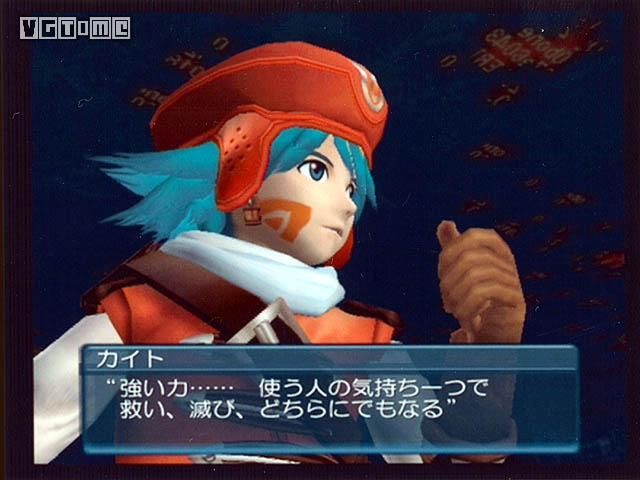Advance the カイト dialogue text box
This screenshot has width=640, height=480.
click(x=330, y=398)
